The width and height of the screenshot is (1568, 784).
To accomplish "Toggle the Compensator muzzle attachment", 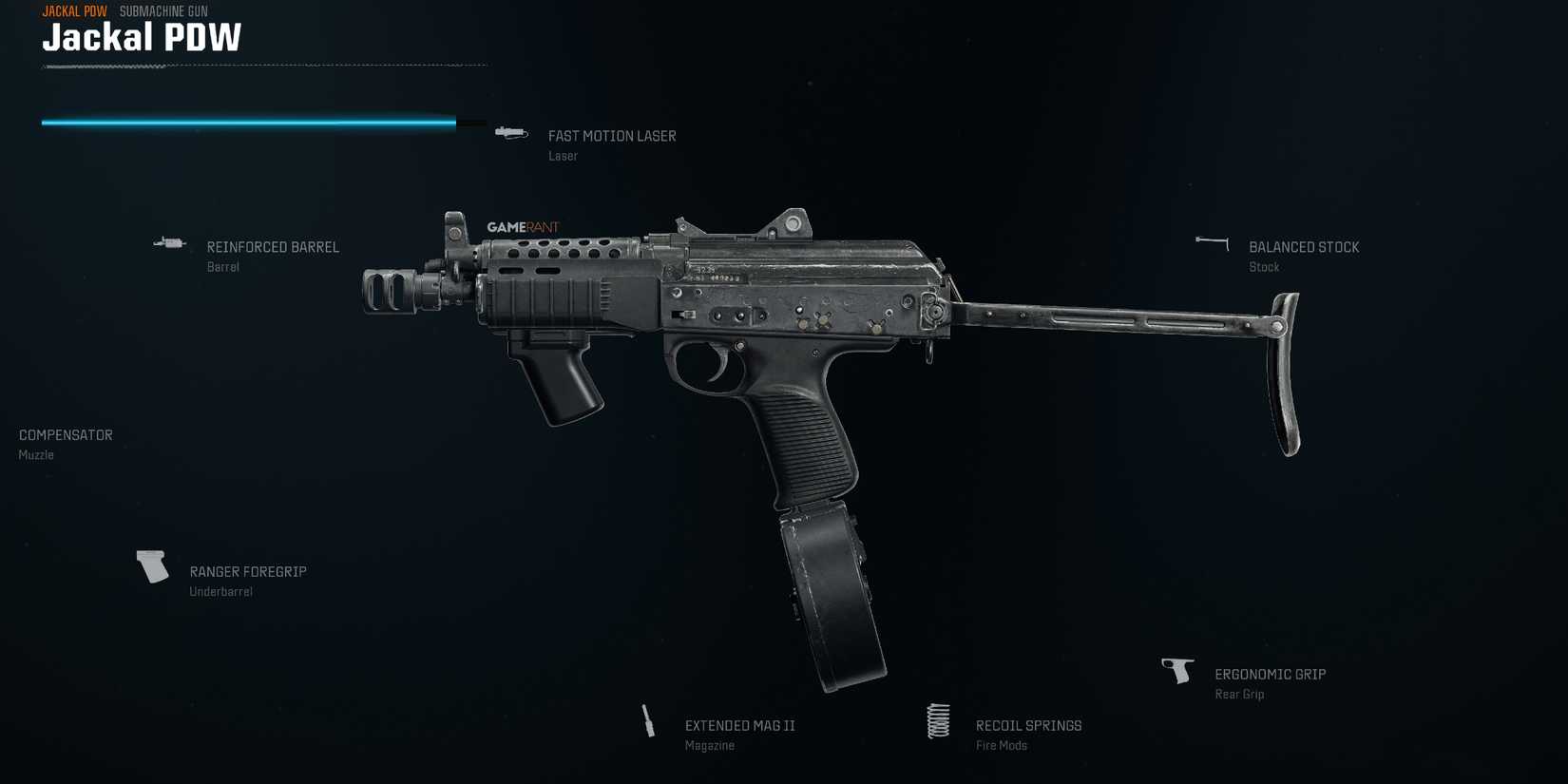I will tap(65, 434).
